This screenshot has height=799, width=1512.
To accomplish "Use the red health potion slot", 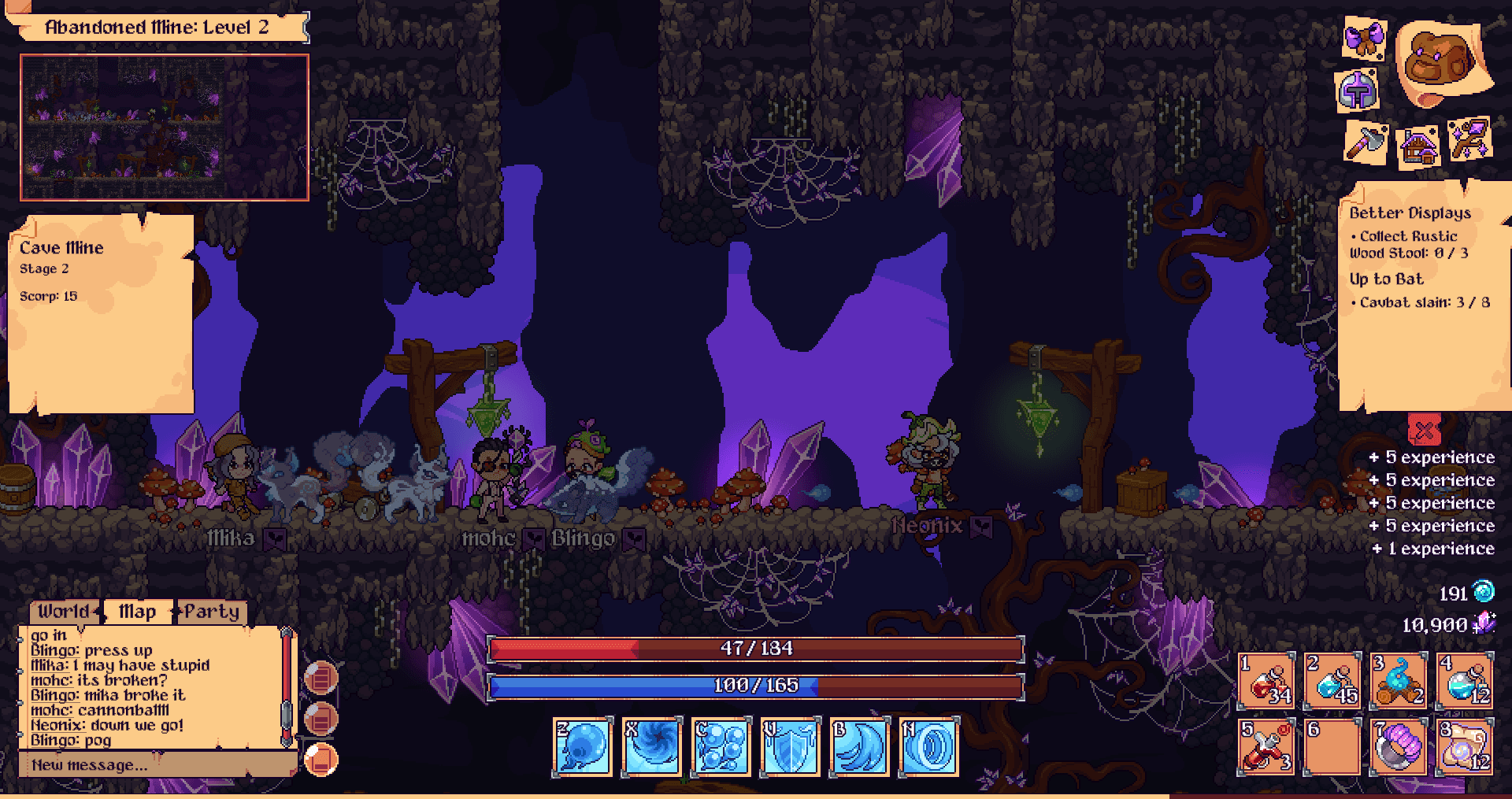I will coord(1266,680).
